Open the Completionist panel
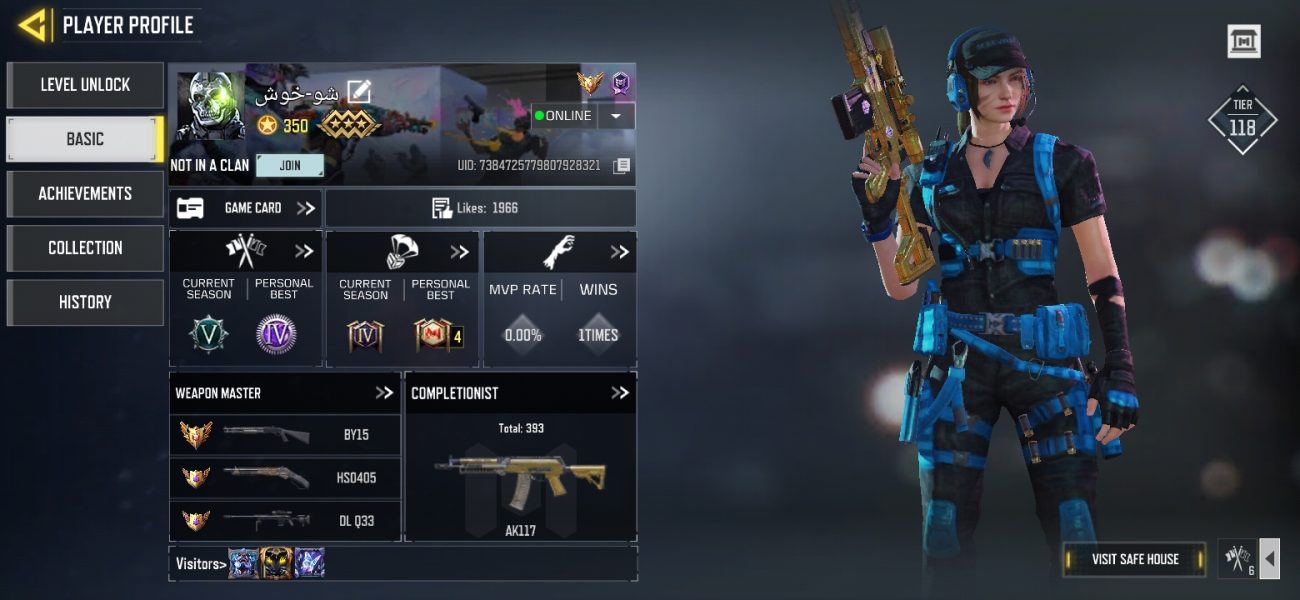This screenshot has height=600, width=1300. [x=620, y=393]
